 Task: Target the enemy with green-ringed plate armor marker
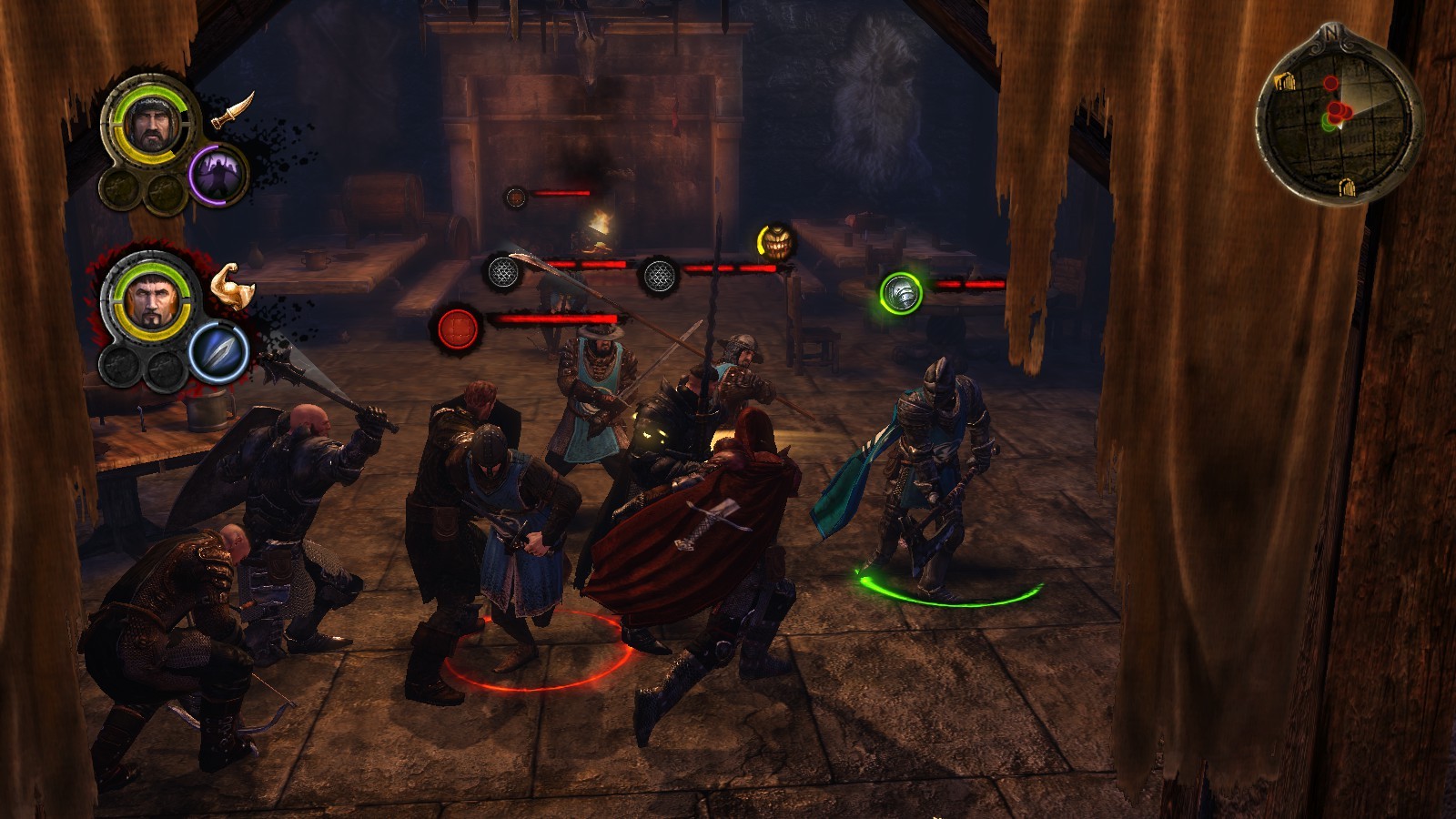pos(901,293)
